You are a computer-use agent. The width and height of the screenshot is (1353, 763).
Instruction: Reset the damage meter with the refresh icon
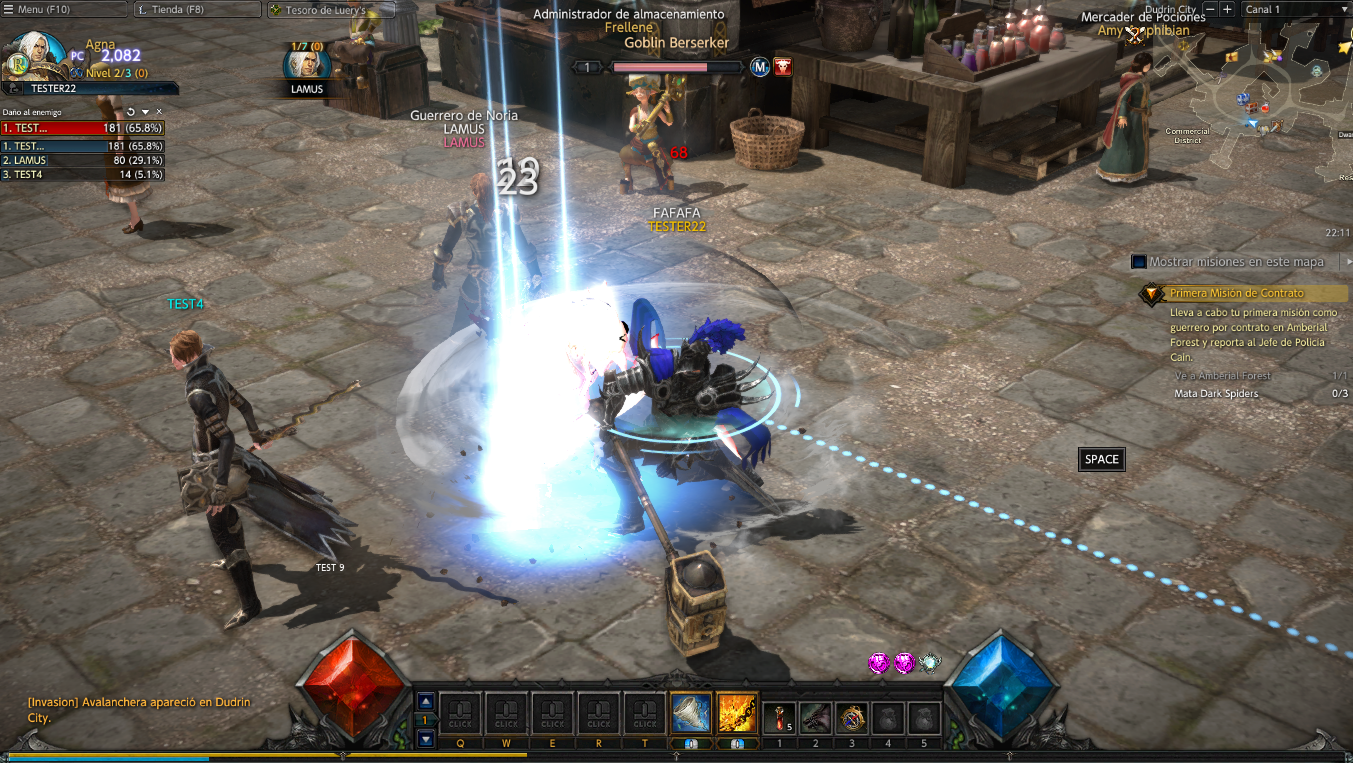(131, 111)
